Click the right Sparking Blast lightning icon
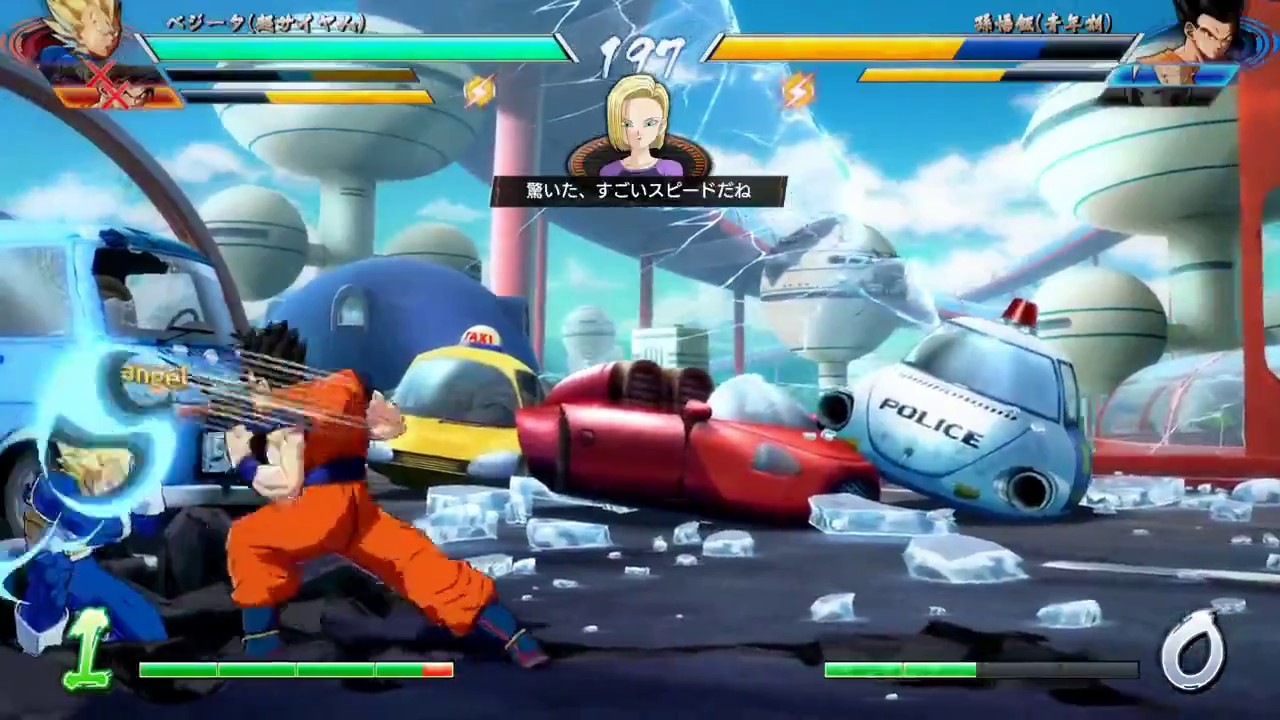This screenshot has height=720, width=1280. 798,88
